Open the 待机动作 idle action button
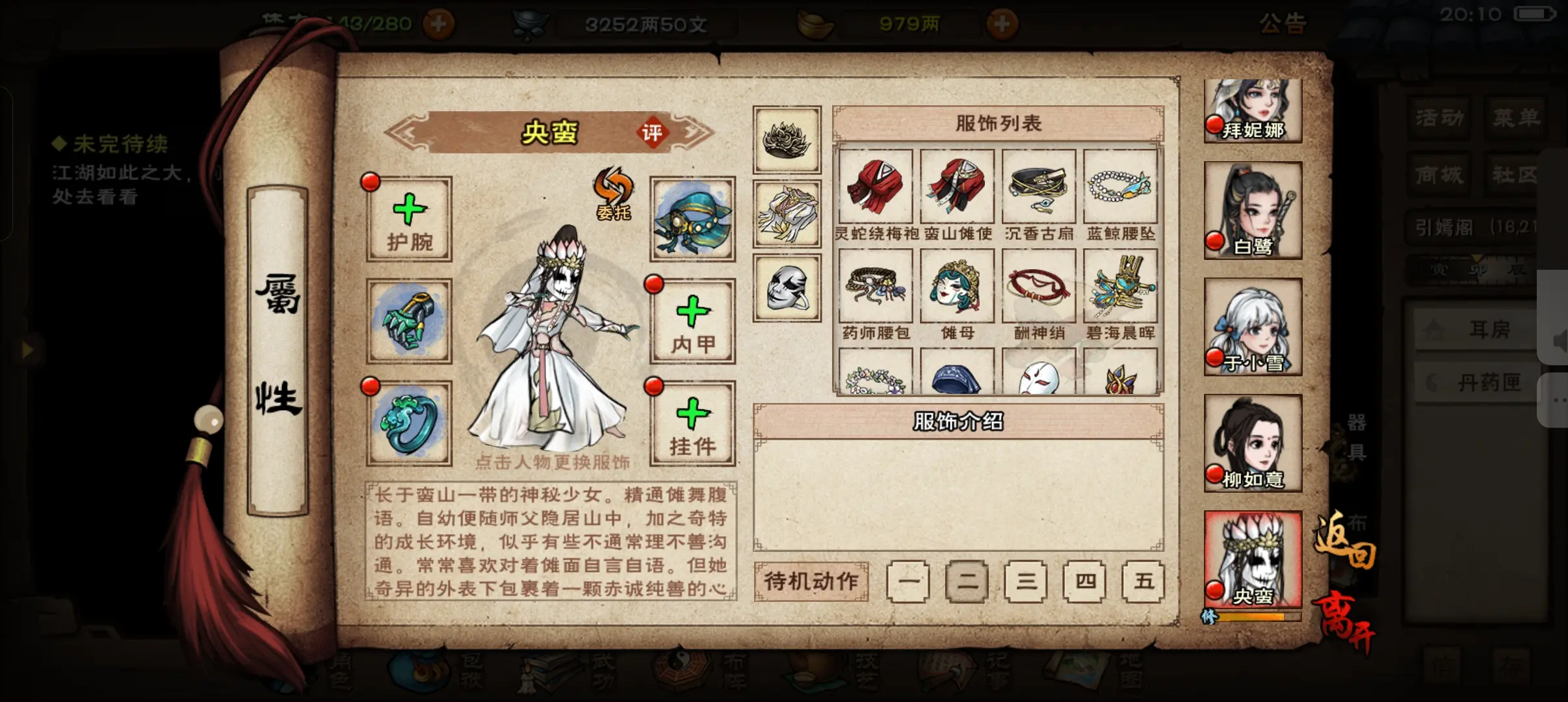1568x702 pixels. tap(811, 581)
